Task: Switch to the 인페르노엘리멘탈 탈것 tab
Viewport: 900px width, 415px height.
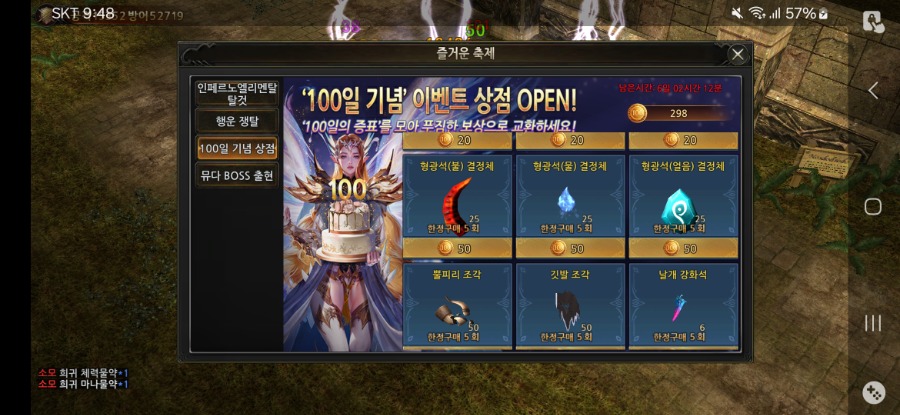Action: (236, 93)
